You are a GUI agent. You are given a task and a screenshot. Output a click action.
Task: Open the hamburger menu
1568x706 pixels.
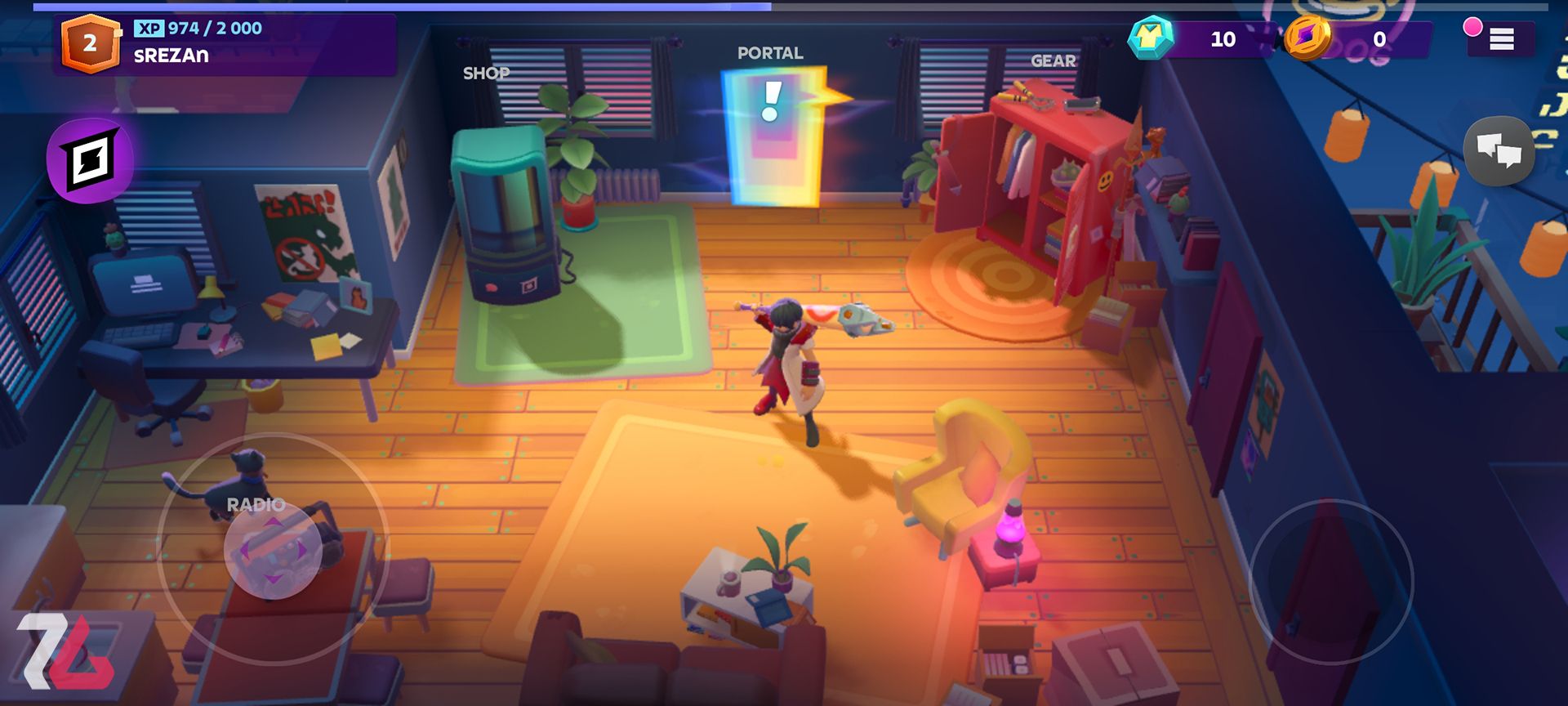[1501, 38]
